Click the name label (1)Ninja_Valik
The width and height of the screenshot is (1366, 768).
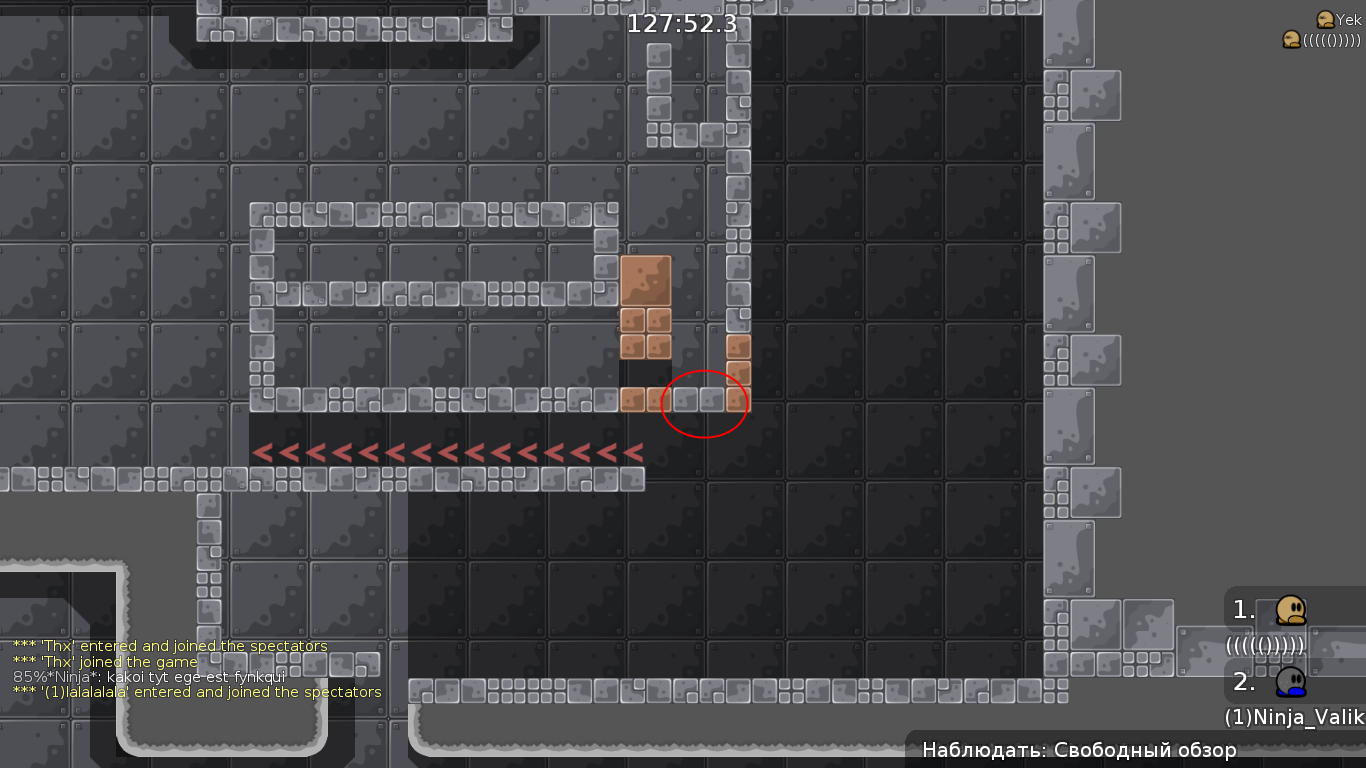(x=1293, y=718)
